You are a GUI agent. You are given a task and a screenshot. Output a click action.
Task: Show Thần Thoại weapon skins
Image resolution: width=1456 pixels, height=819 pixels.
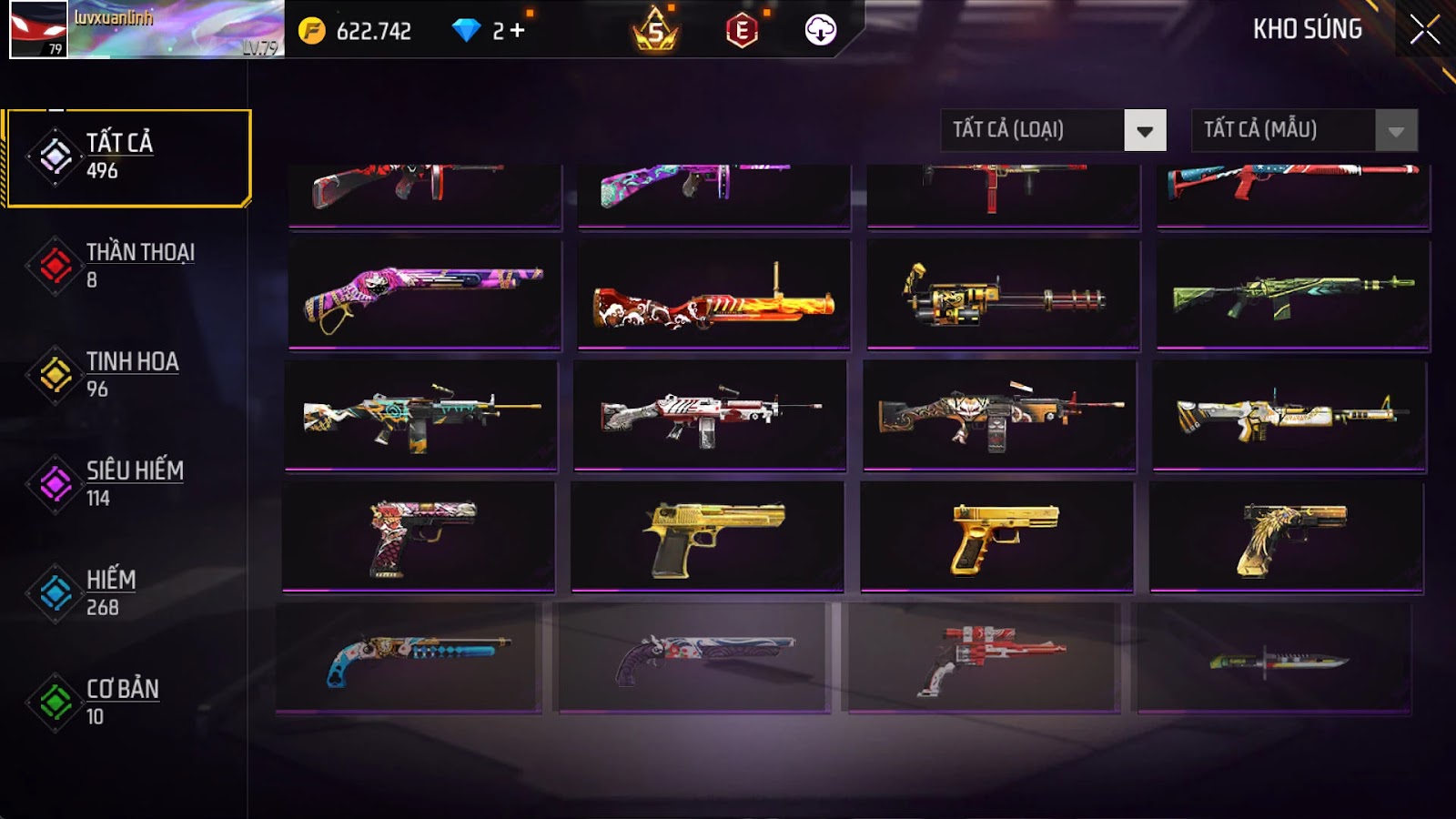point(127,266)
